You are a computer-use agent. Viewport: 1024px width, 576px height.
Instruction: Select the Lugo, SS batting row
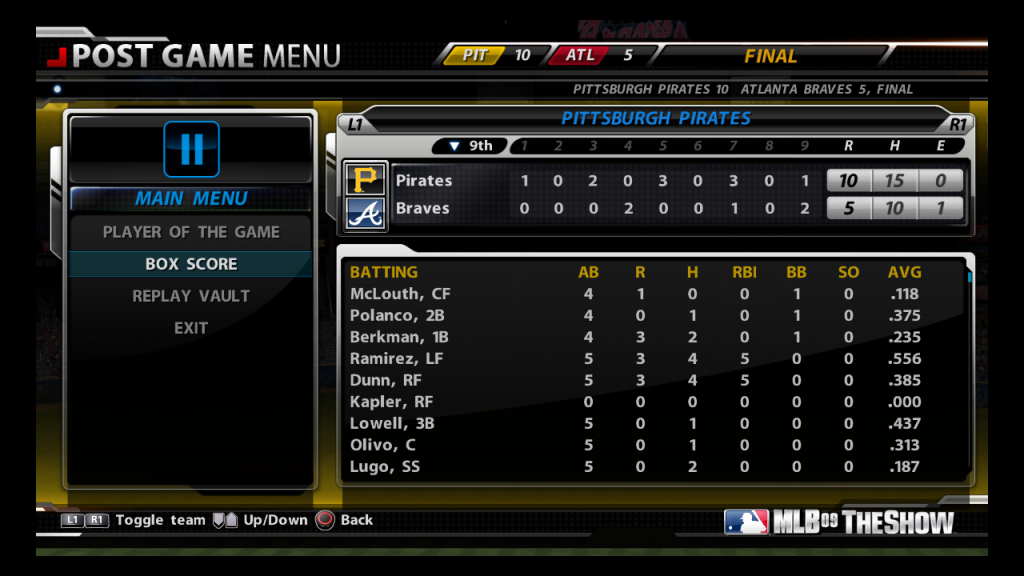point(650,466)
